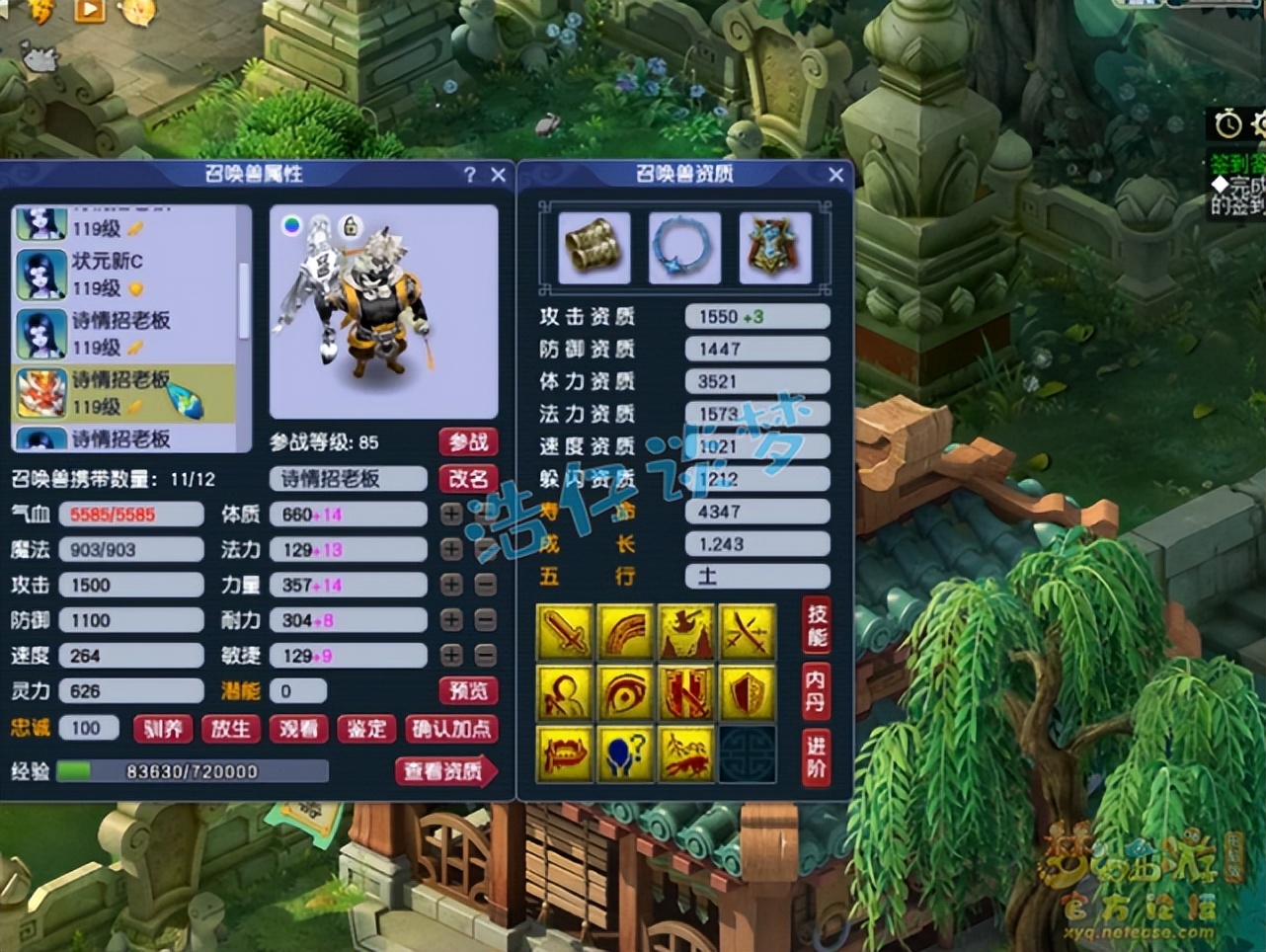
Task: Toggle the lock icon above the pet model
Action: [x=351, y=224]
